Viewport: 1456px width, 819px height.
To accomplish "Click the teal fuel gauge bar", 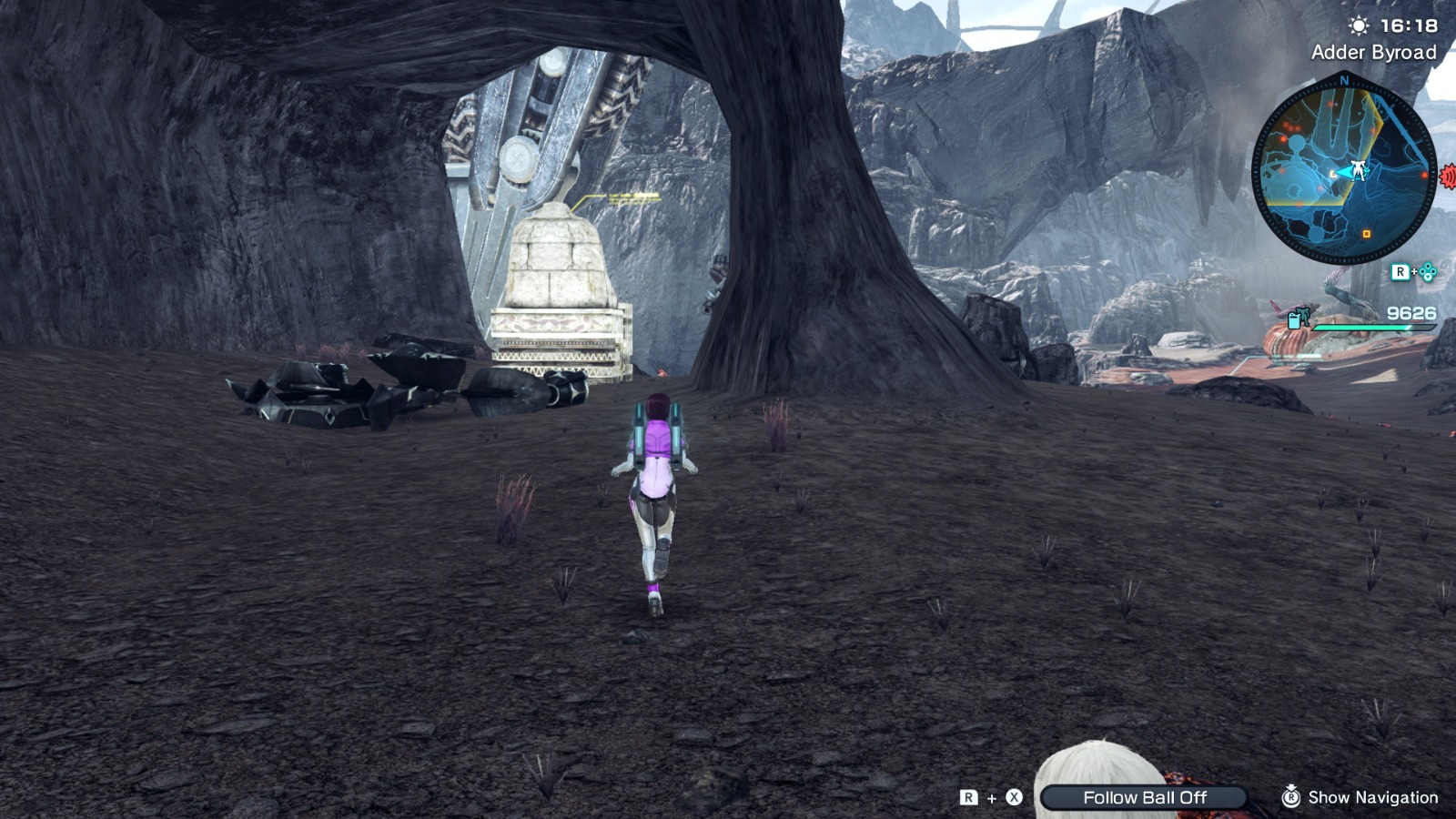I will point(1373,328).
